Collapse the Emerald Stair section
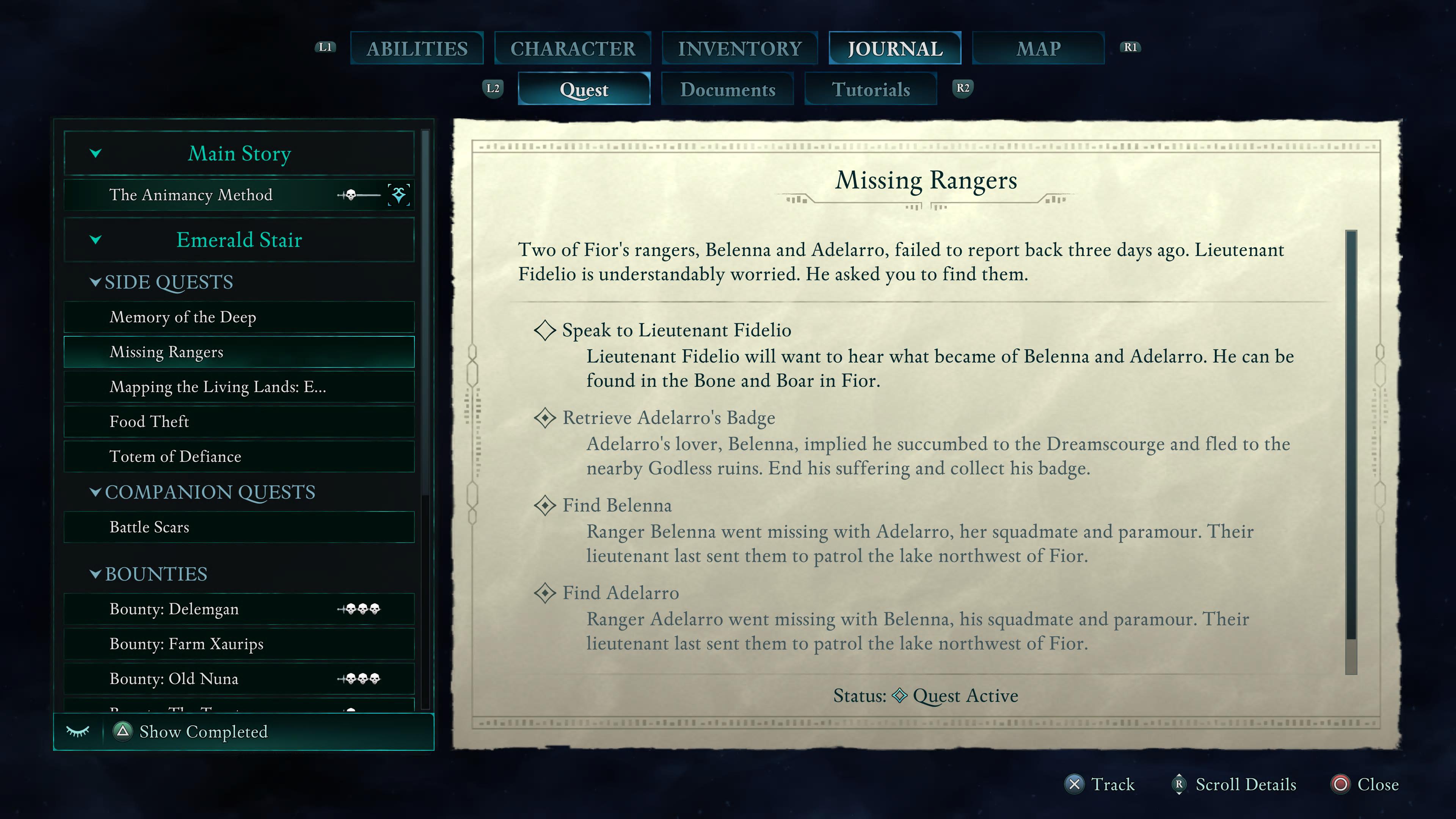This screenshot has height=819, width=1456. (96, 240)
